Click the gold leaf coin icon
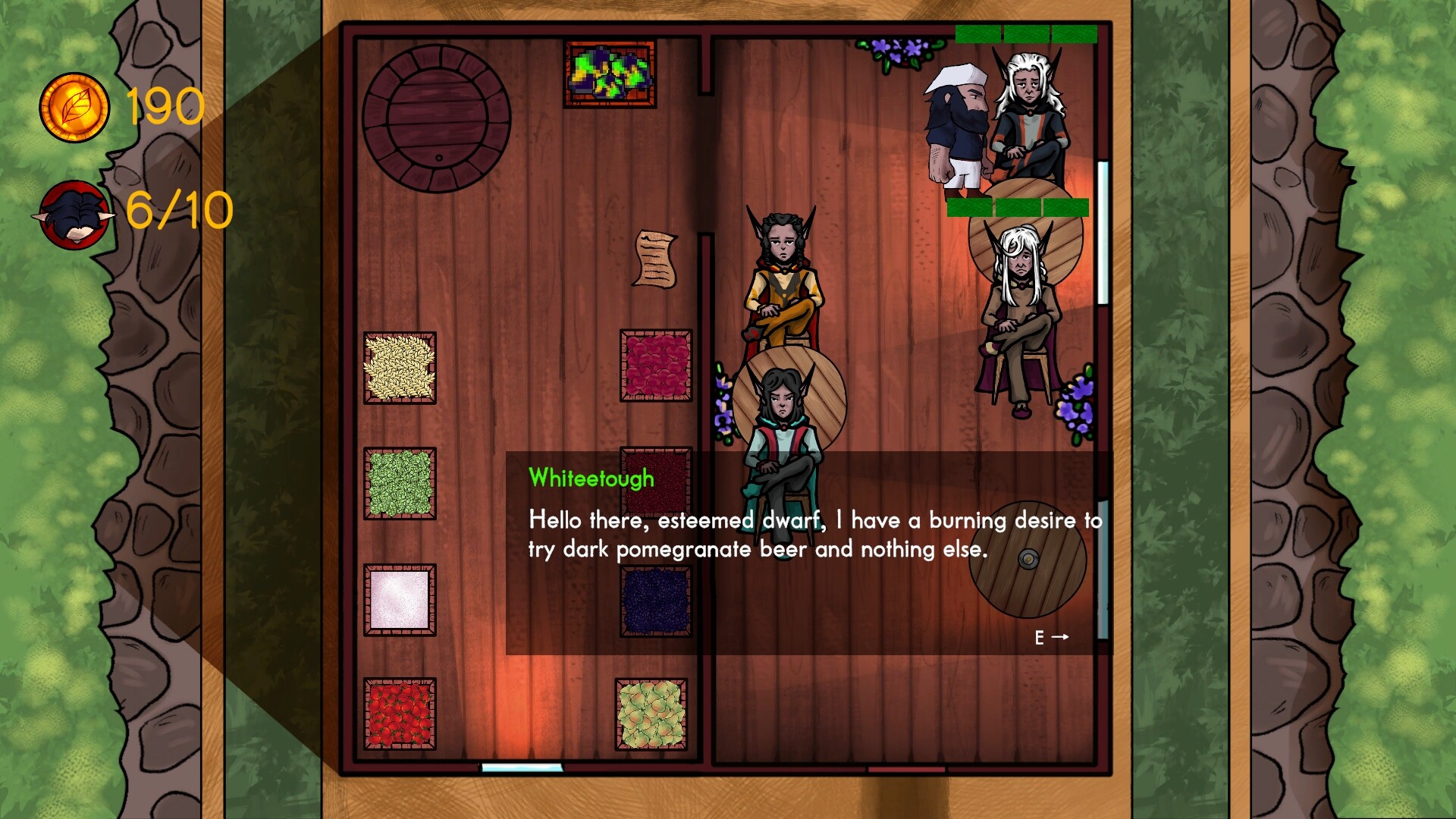The image size is (1456, 819). pyautogui.click(x=74, y=108)
